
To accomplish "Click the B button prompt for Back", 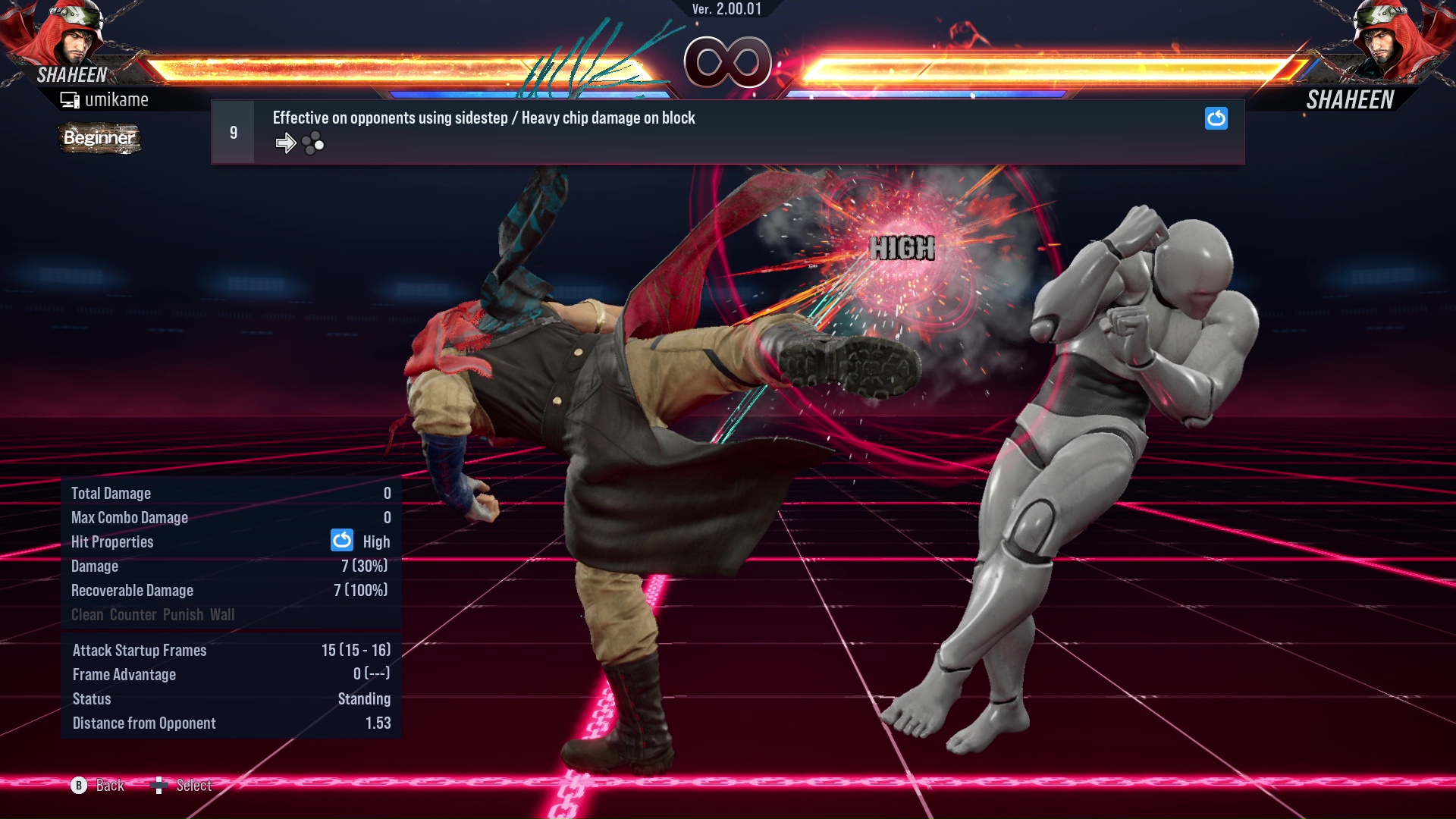I will click(x=77, y=786).
